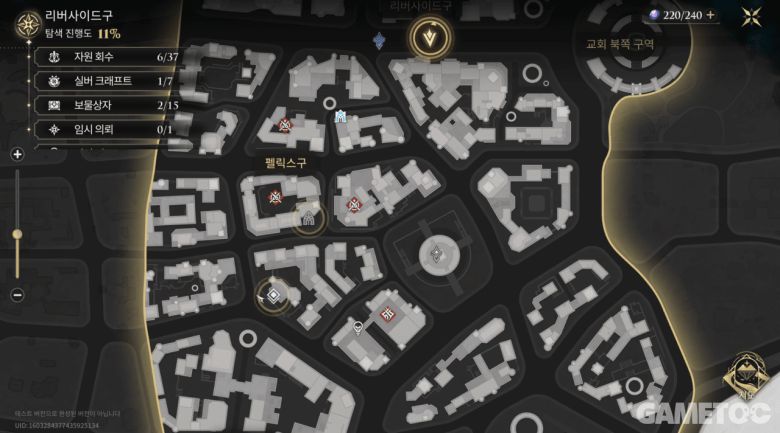Select the gold-ringed gate marker below 펠릭스구
The width and height of the screenshot is (780, 433).
click(x=309, y=218)
